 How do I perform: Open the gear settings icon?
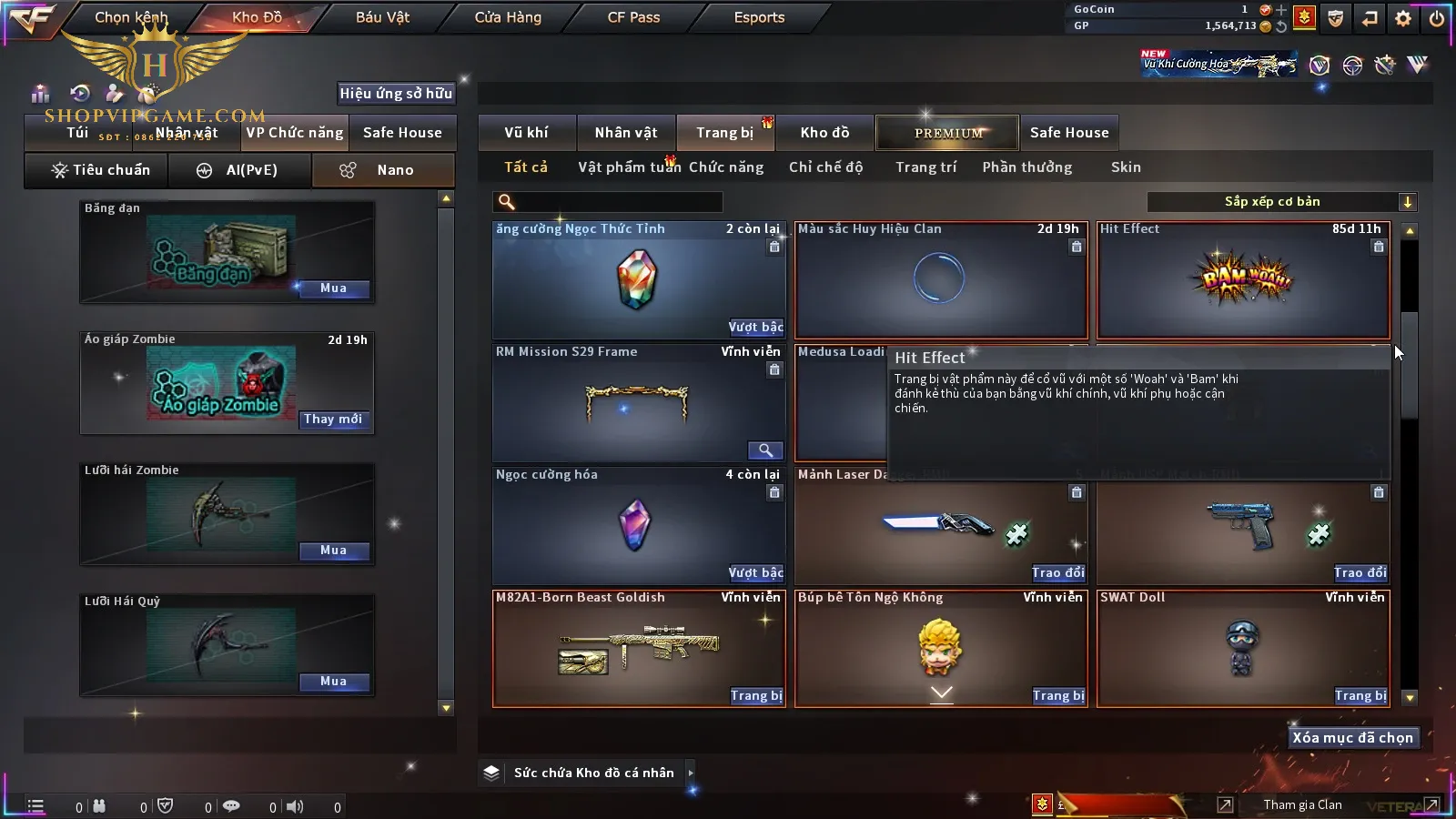(x=1403, y=18)
